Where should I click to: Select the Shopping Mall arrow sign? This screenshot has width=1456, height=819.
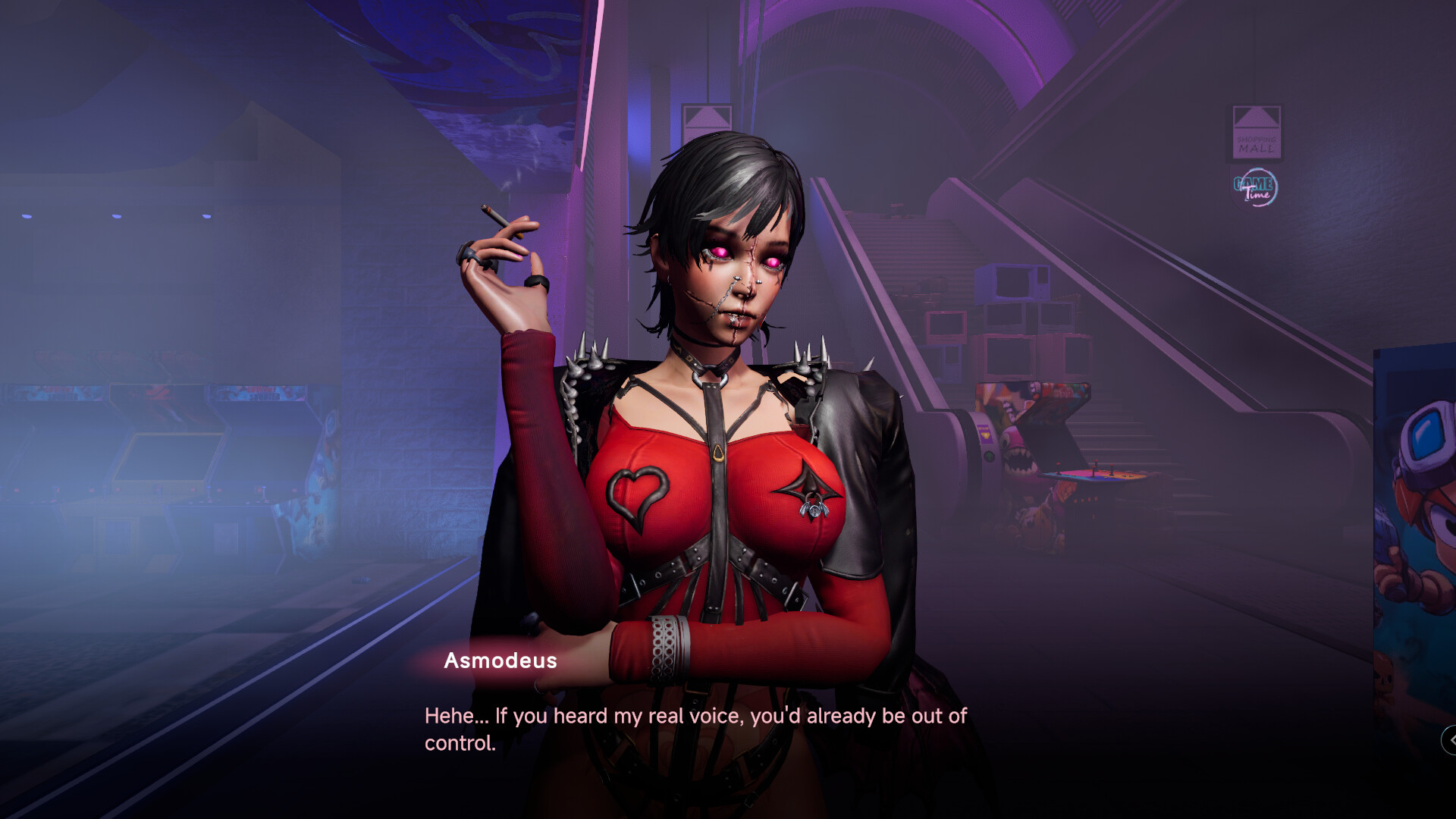pyautogui.click(x=1257, y=130)
